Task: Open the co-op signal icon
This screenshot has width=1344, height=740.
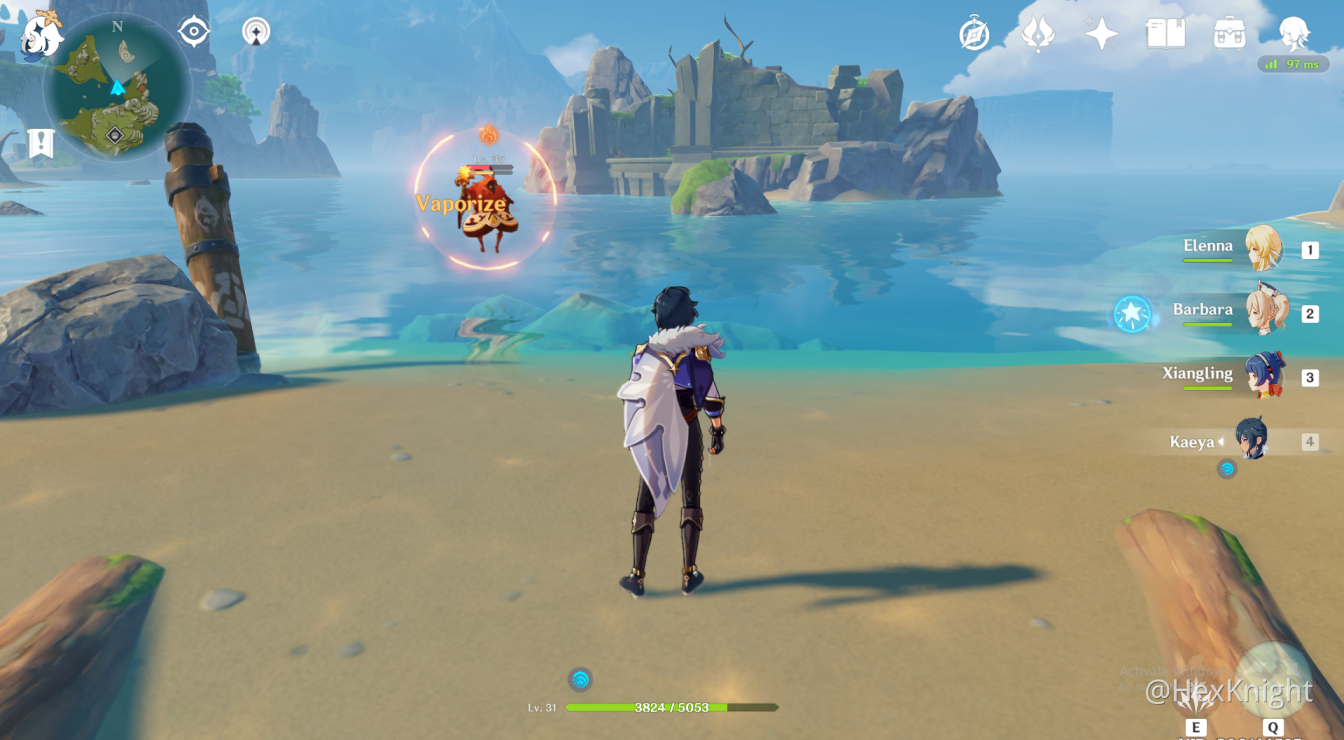Action: click(x=256, y=32)
